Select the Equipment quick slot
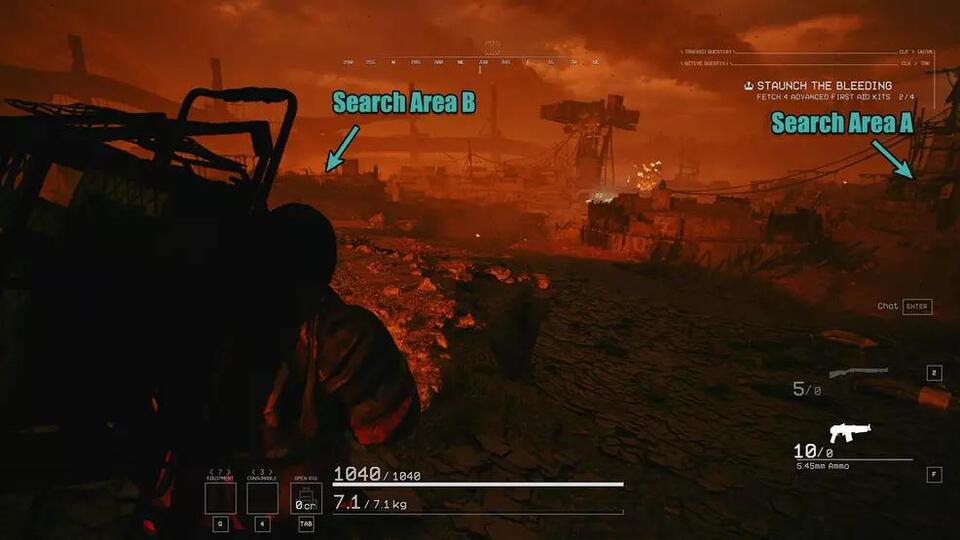960x540 pixels. (220, 498)
